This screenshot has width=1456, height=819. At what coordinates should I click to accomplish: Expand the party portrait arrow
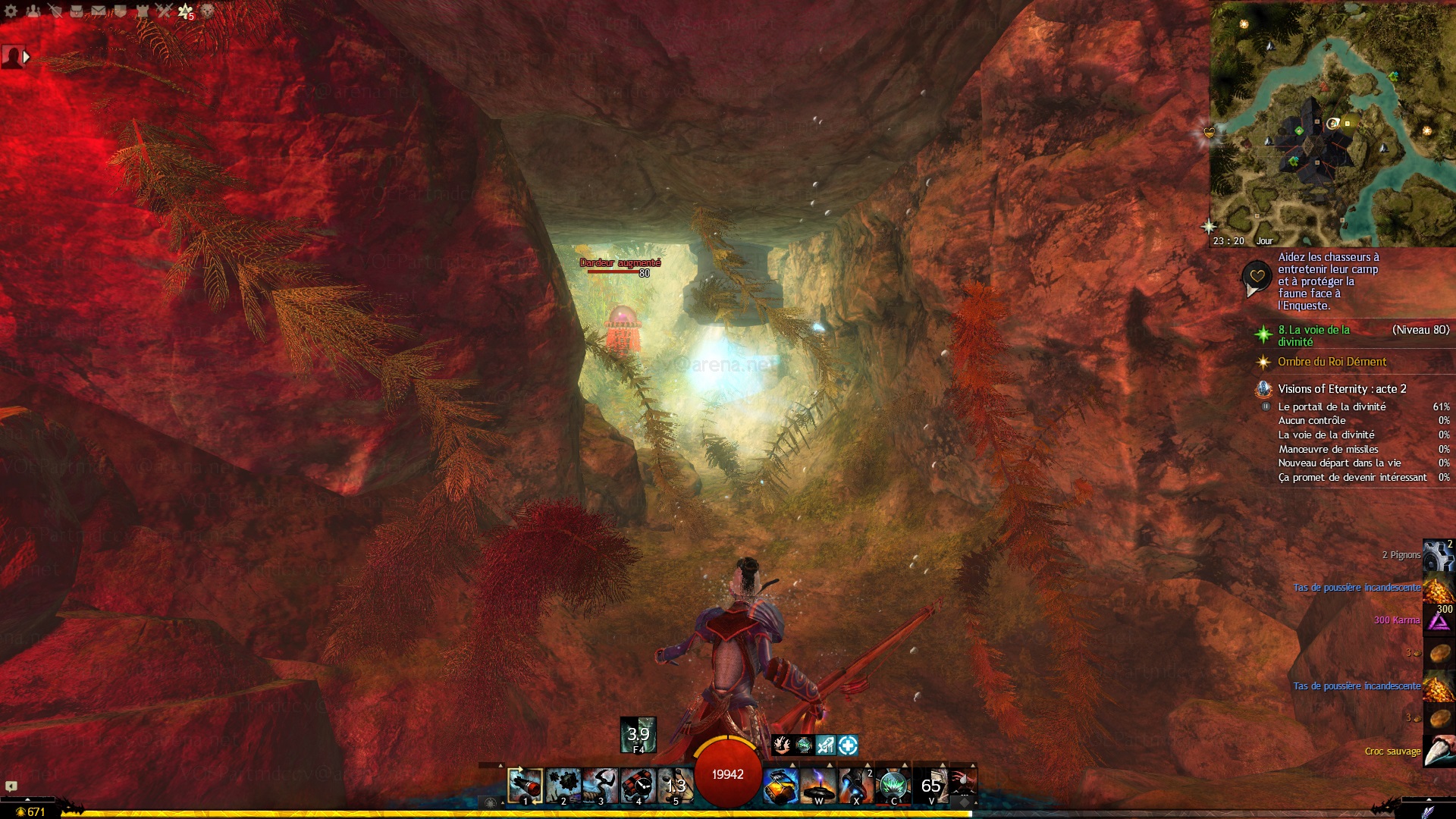click(27, 57)
